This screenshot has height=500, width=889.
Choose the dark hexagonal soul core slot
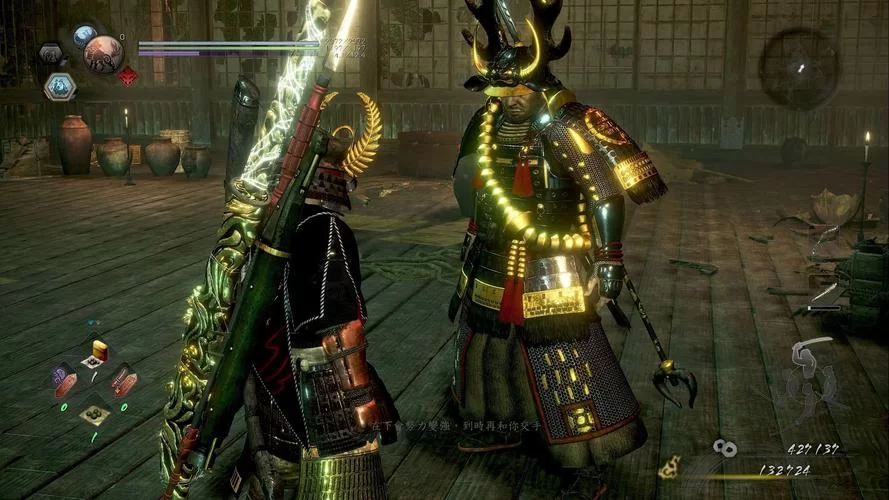coord(51,53)
